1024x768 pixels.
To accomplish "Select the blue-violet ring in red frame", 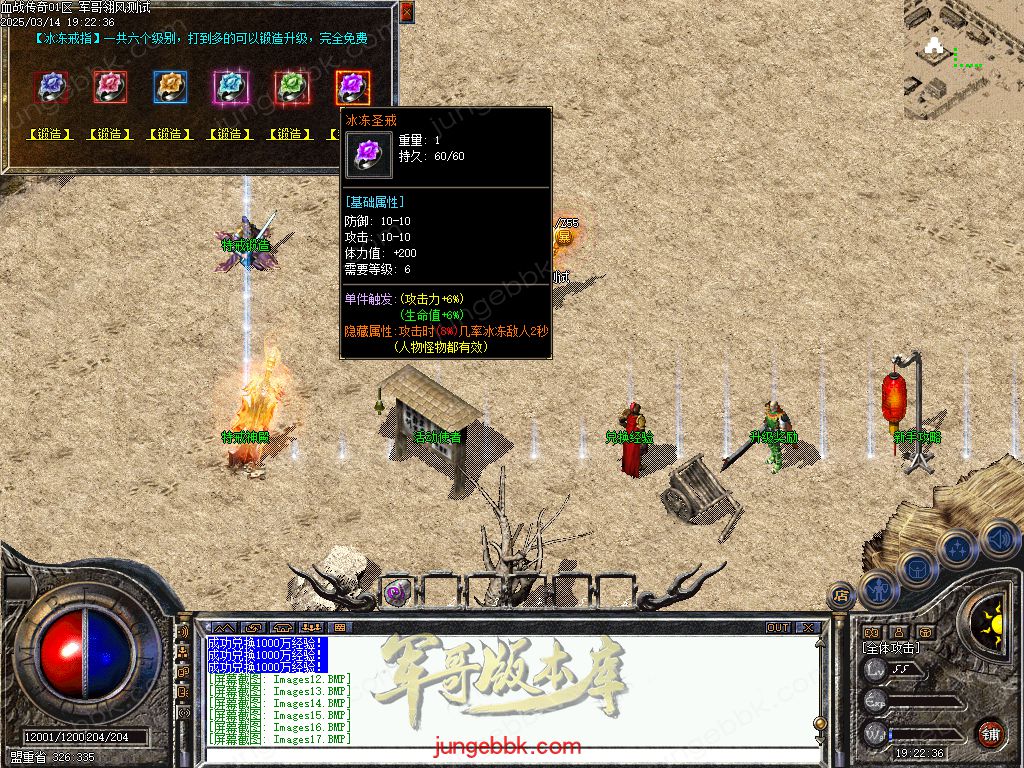I will coord(51,87).
